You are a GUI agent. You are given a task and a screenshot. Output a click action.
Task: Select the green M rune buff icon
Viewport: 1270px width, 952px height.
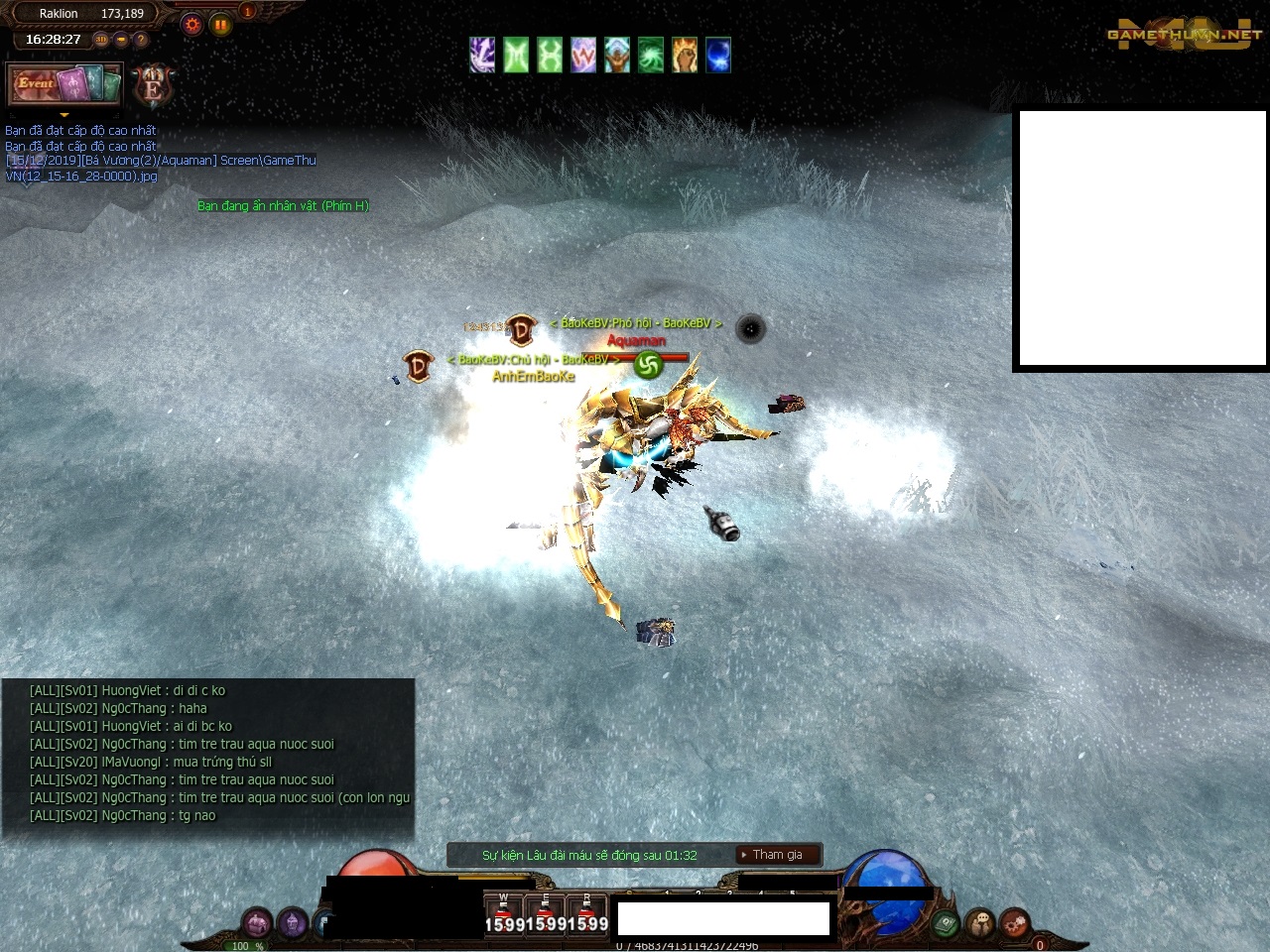516,55
